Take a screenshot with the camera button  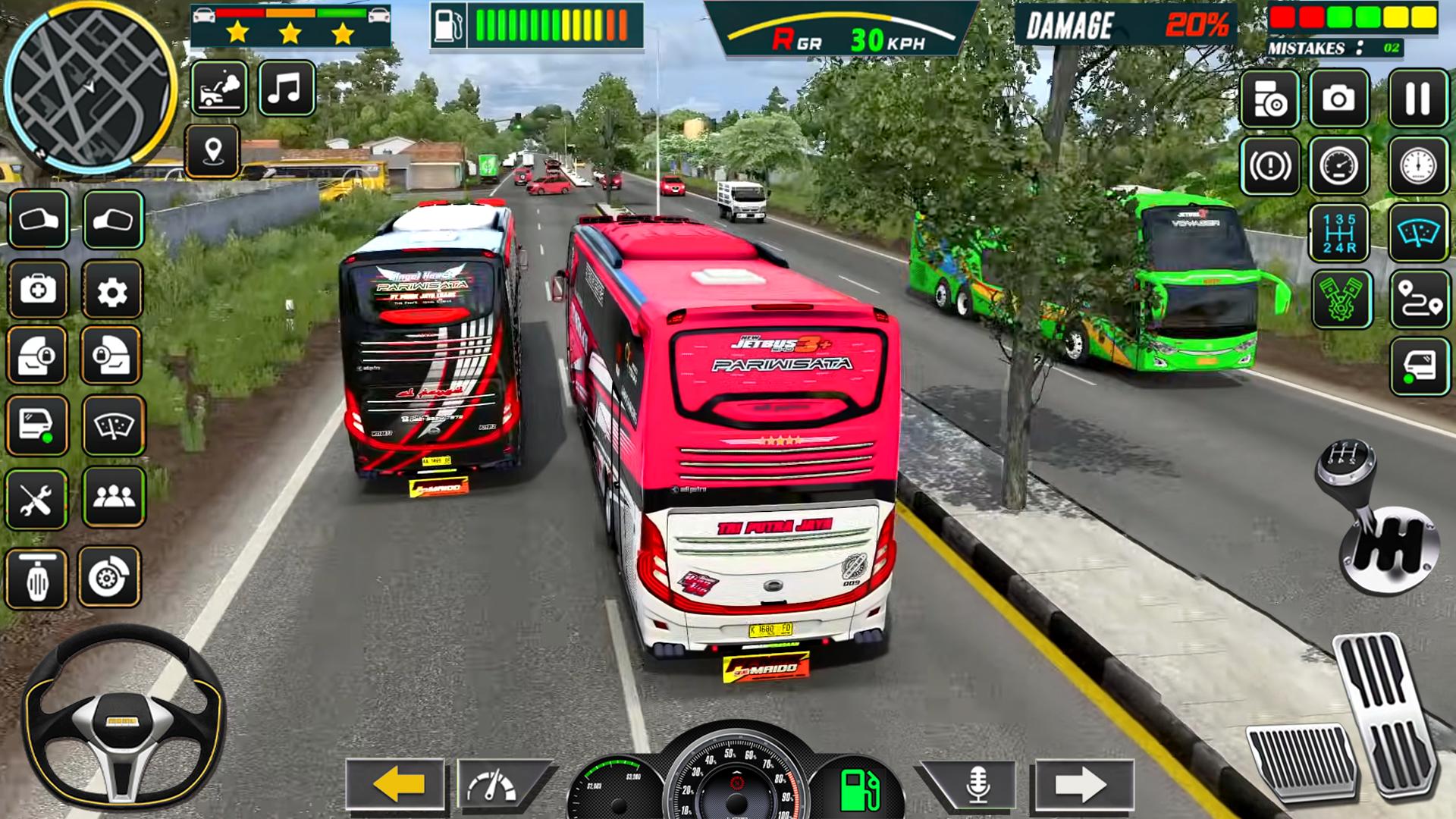coord(1338,99)
